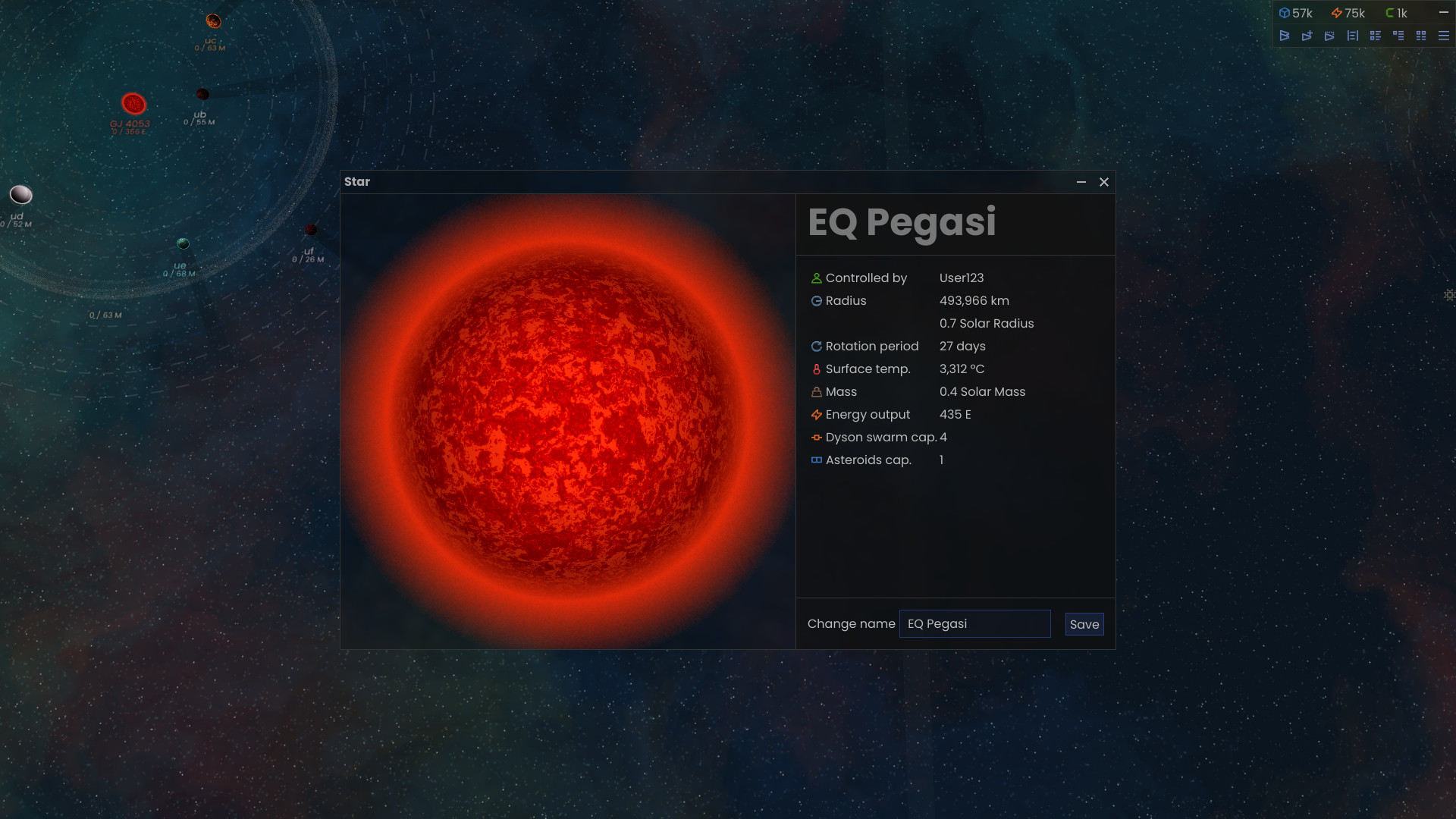This screenshot has width=1456, height=819.
Task: Click inside the Change name text field
Action: pyautogui.click(x=974, y=623)
